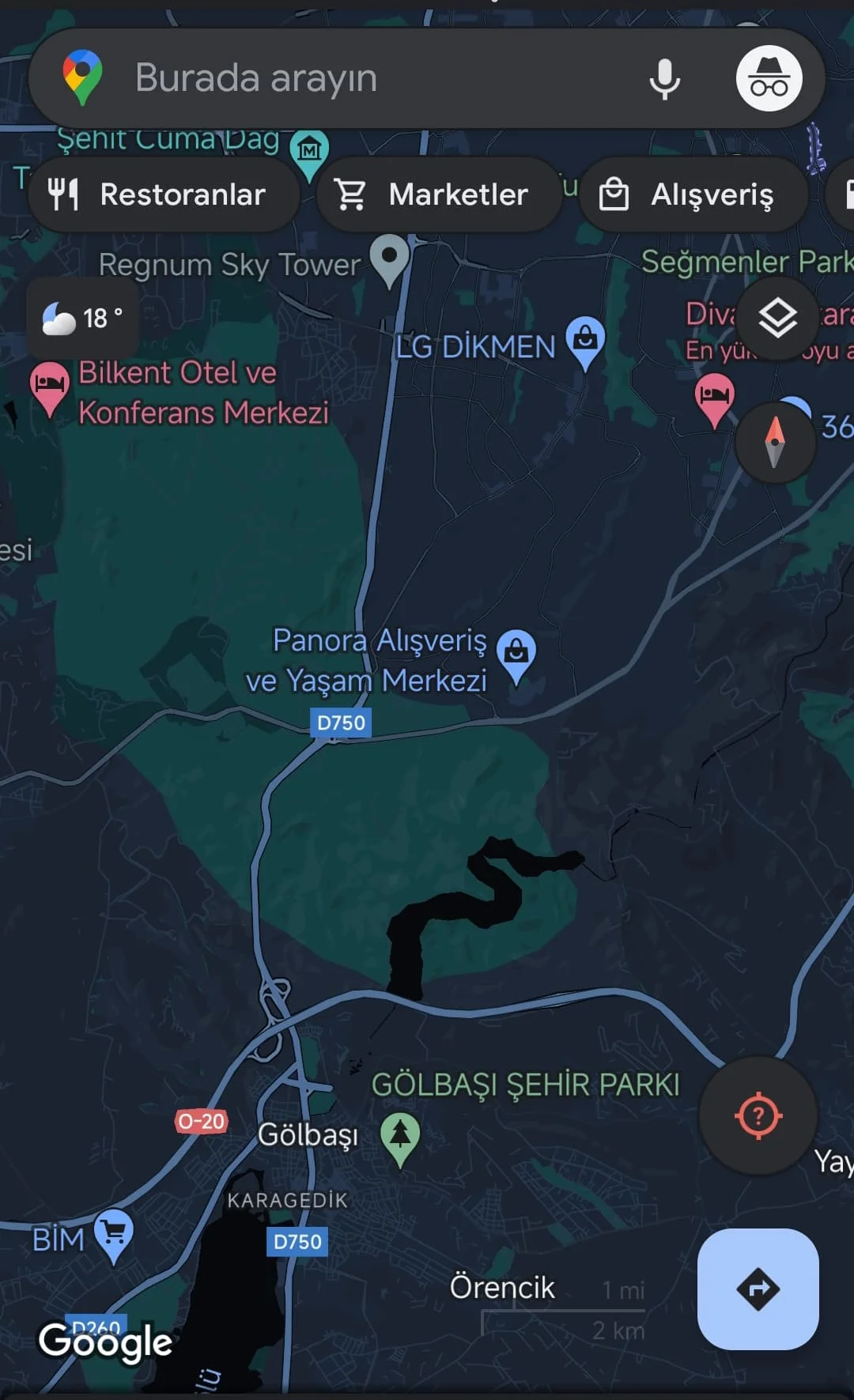Click the compass to reset north
Image resolution: width=854 pixels, height=1400 pixels.
click(x=775, y=442)
